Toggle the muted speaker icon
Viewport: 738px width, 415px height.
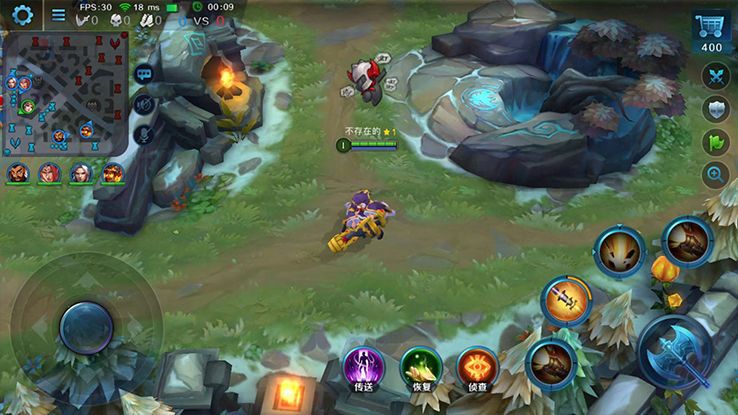(x=144, y=104)
